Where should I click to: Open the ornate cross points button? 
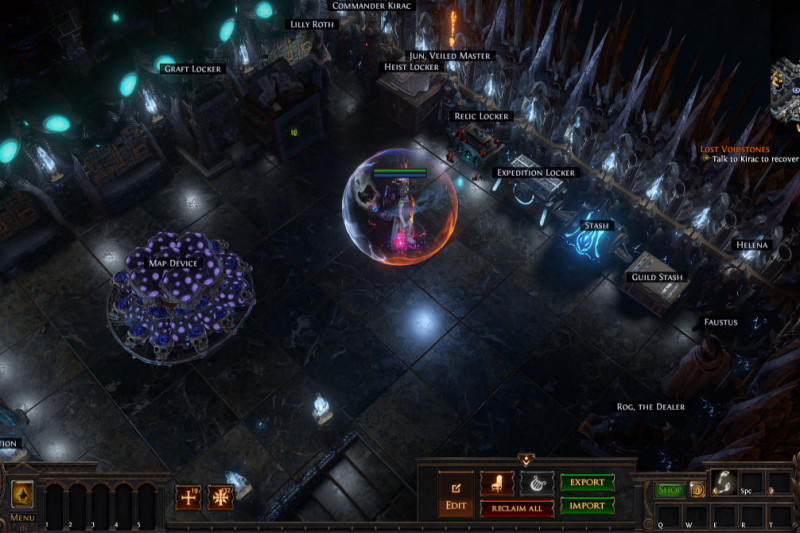click(x=220, y=497)
